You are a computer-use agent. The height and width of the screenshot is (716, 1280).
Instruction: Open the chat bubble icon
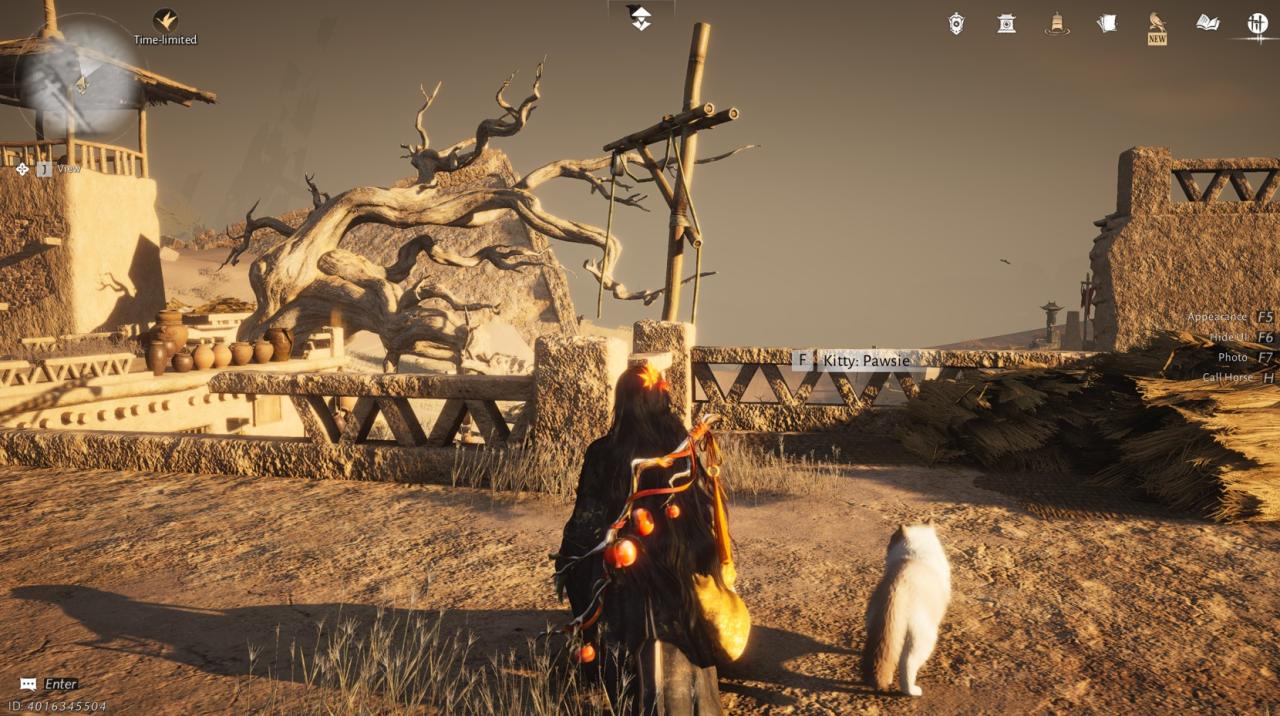coord(28,684)
